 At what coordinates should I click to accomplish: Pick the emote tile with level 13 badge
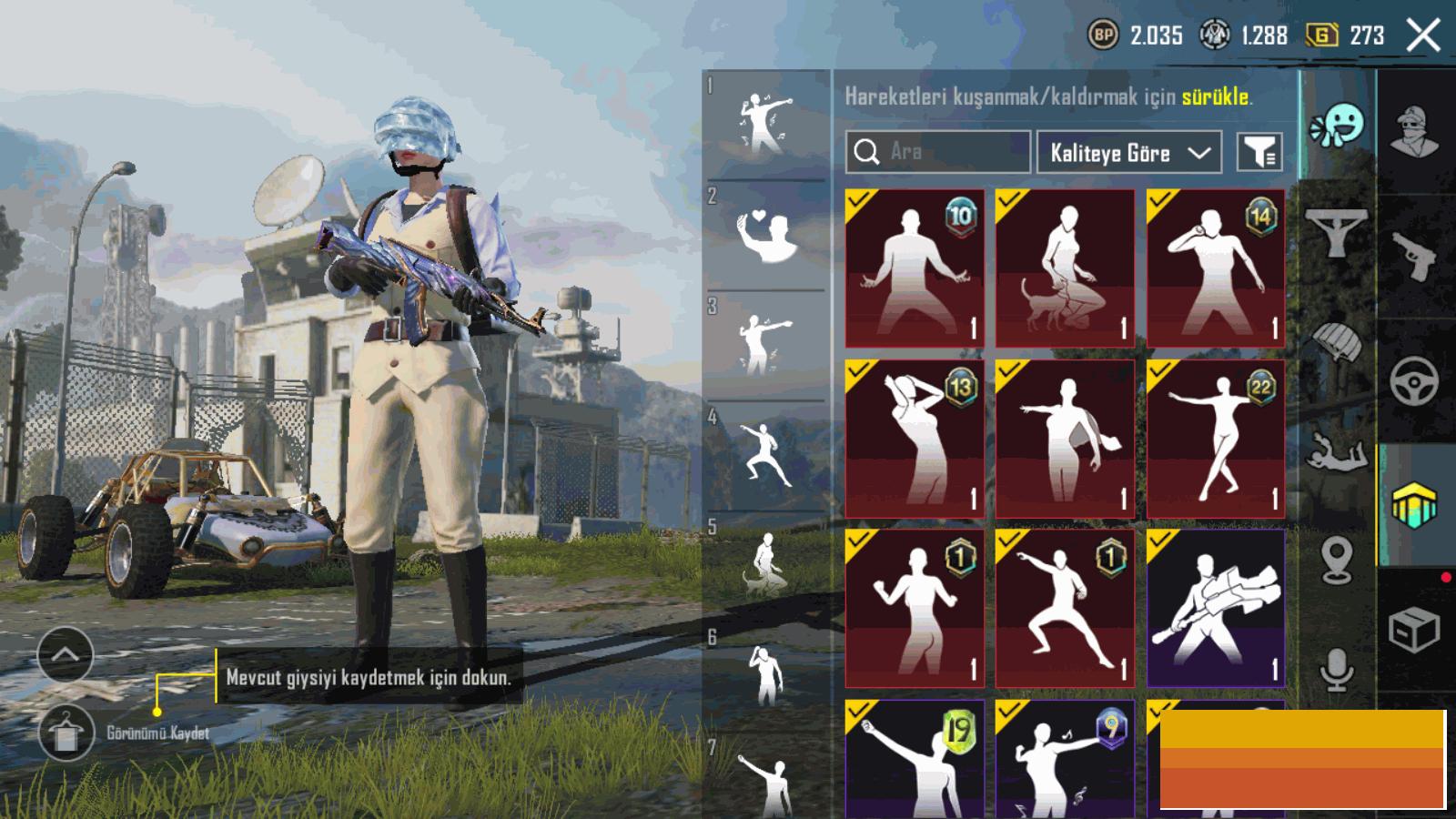pos(915,439)
